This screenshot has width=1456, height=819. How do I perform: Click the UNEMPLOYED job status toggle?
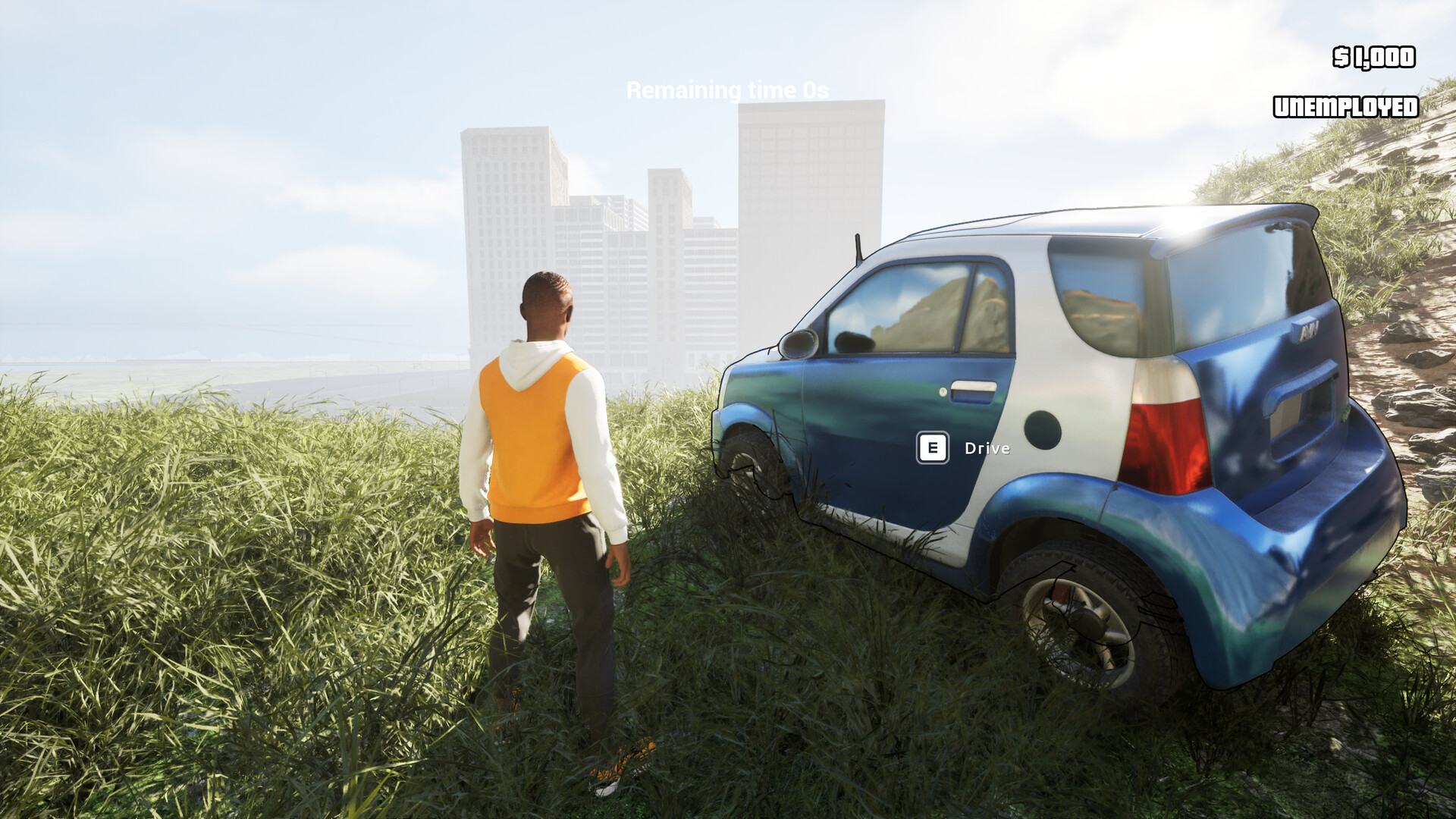click(1345, 108)
